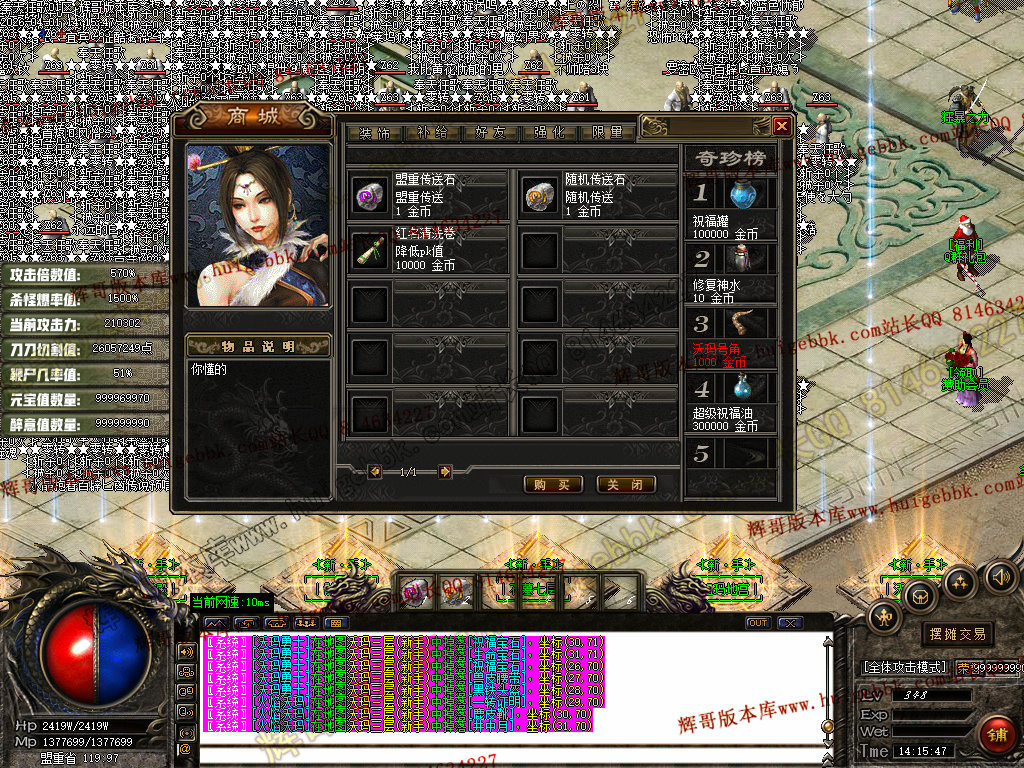
Task: Select the 祝福罐 blue jar in the ranking
Action: click(741, 195)
